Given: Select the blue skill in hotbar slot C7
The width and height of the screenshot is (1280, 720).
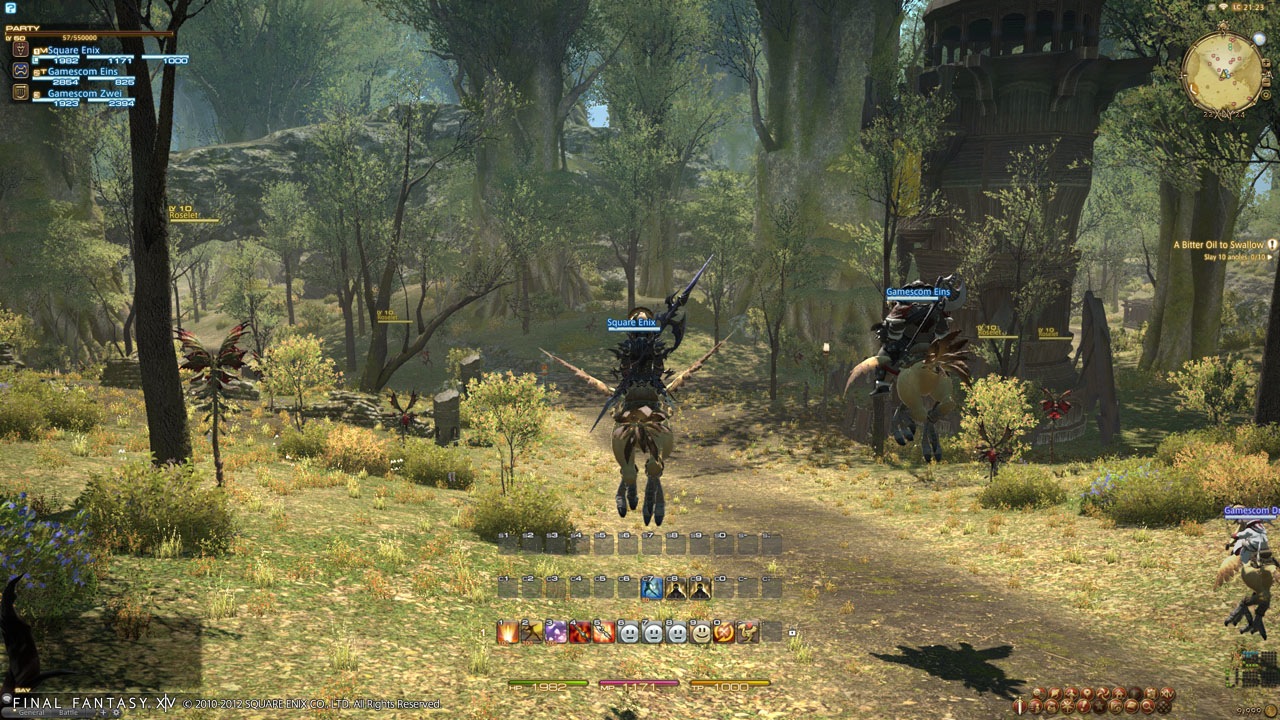Looking at the screenshot, I should [x=651, y=588].
